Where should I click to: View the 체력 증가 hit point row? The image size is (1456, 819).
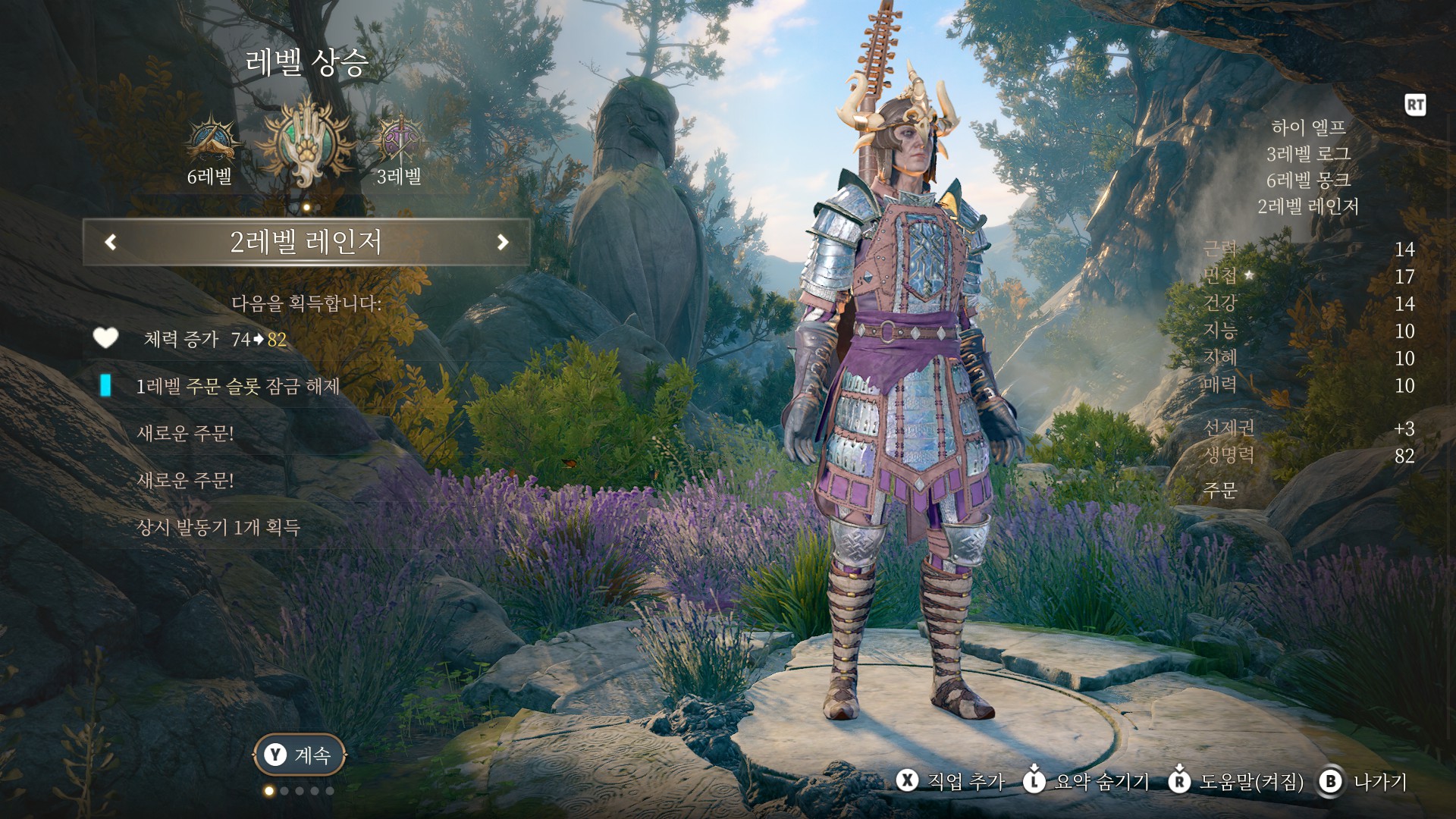click(215, 339)
